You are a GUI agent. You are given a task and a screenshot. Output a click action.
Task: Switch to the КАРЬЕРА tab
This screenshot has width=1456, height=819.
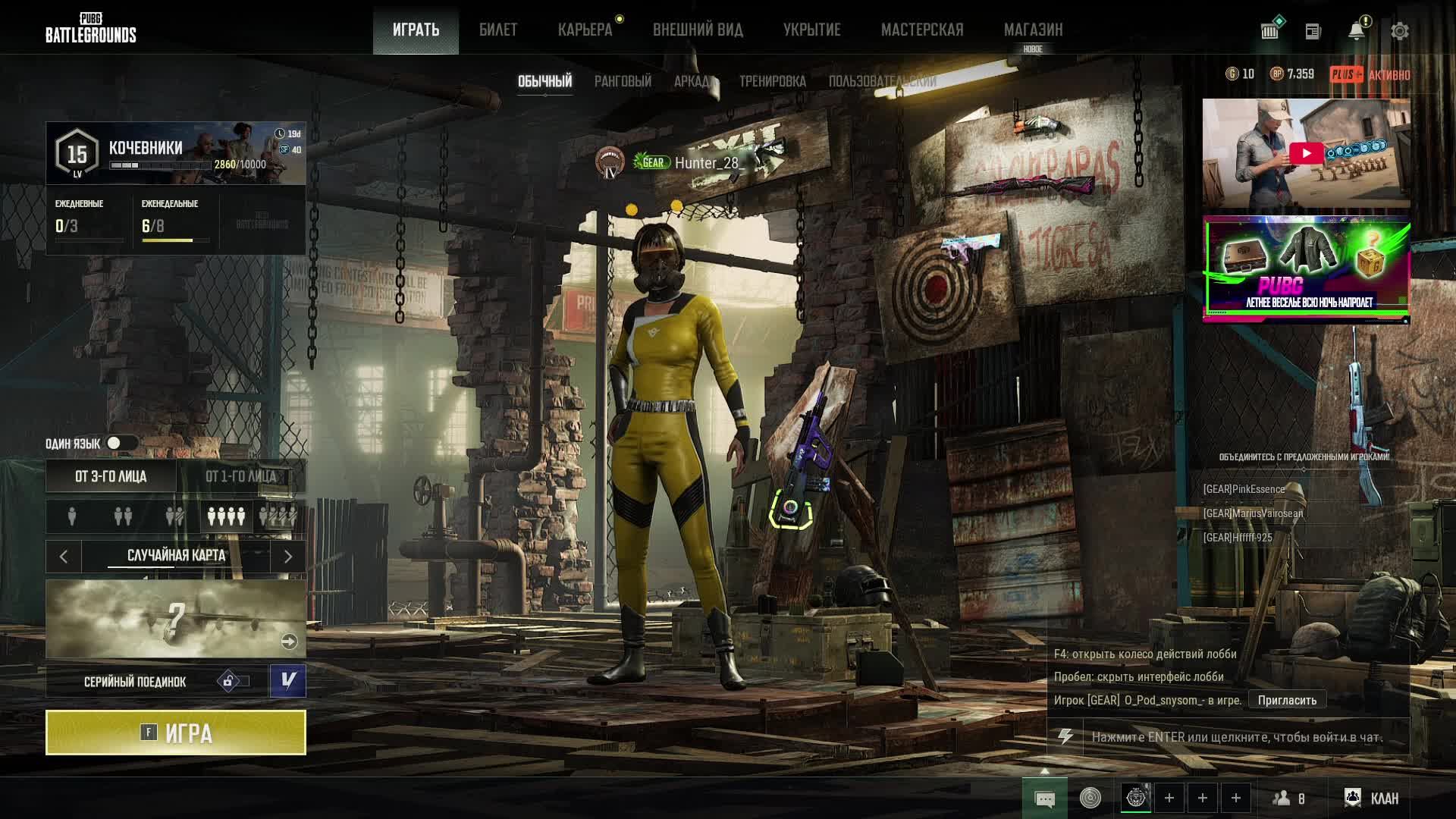pyautogui.click(x=585, y=30)
